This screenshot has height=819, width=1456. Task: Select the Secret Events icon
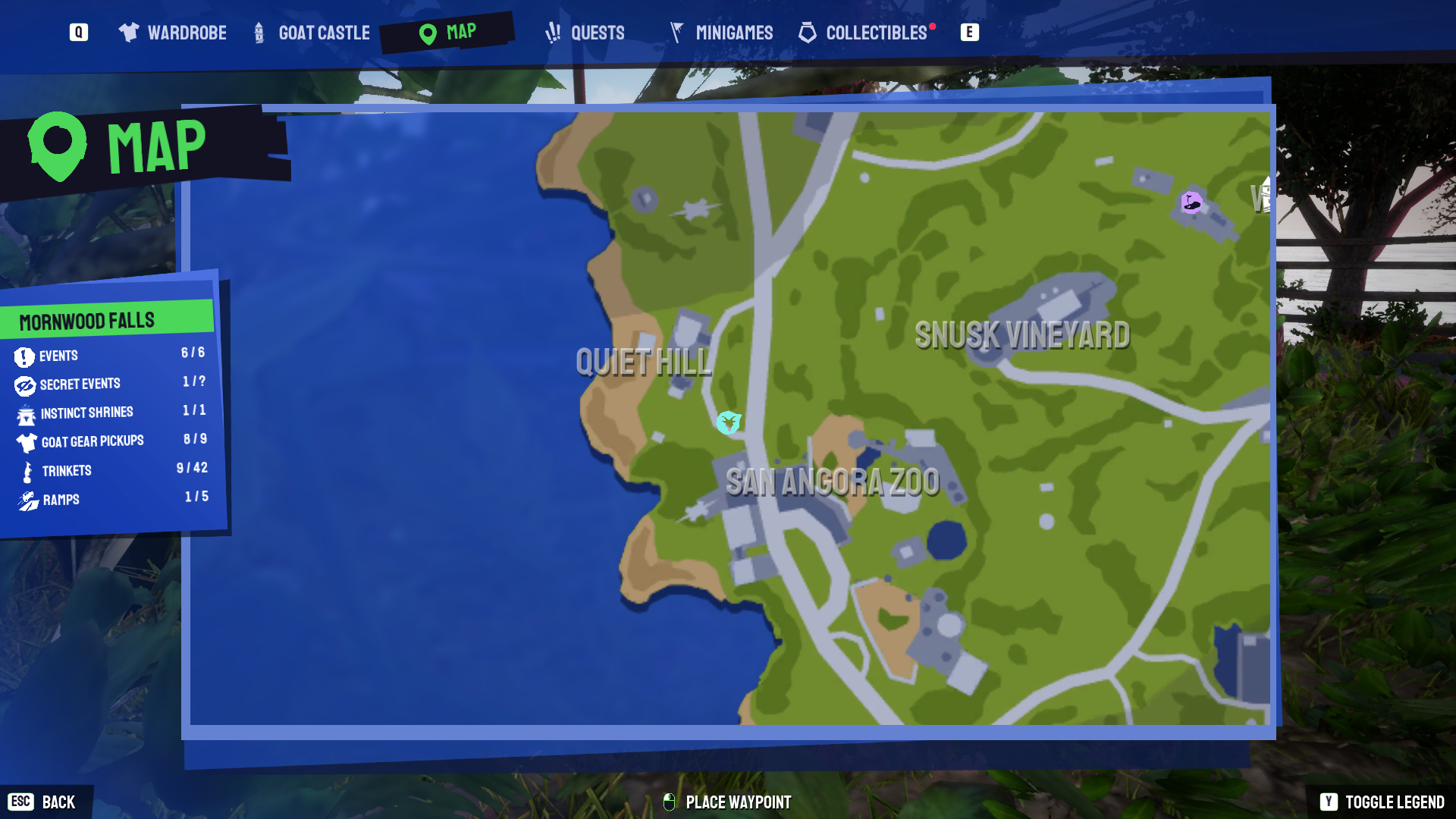point(25,384)
